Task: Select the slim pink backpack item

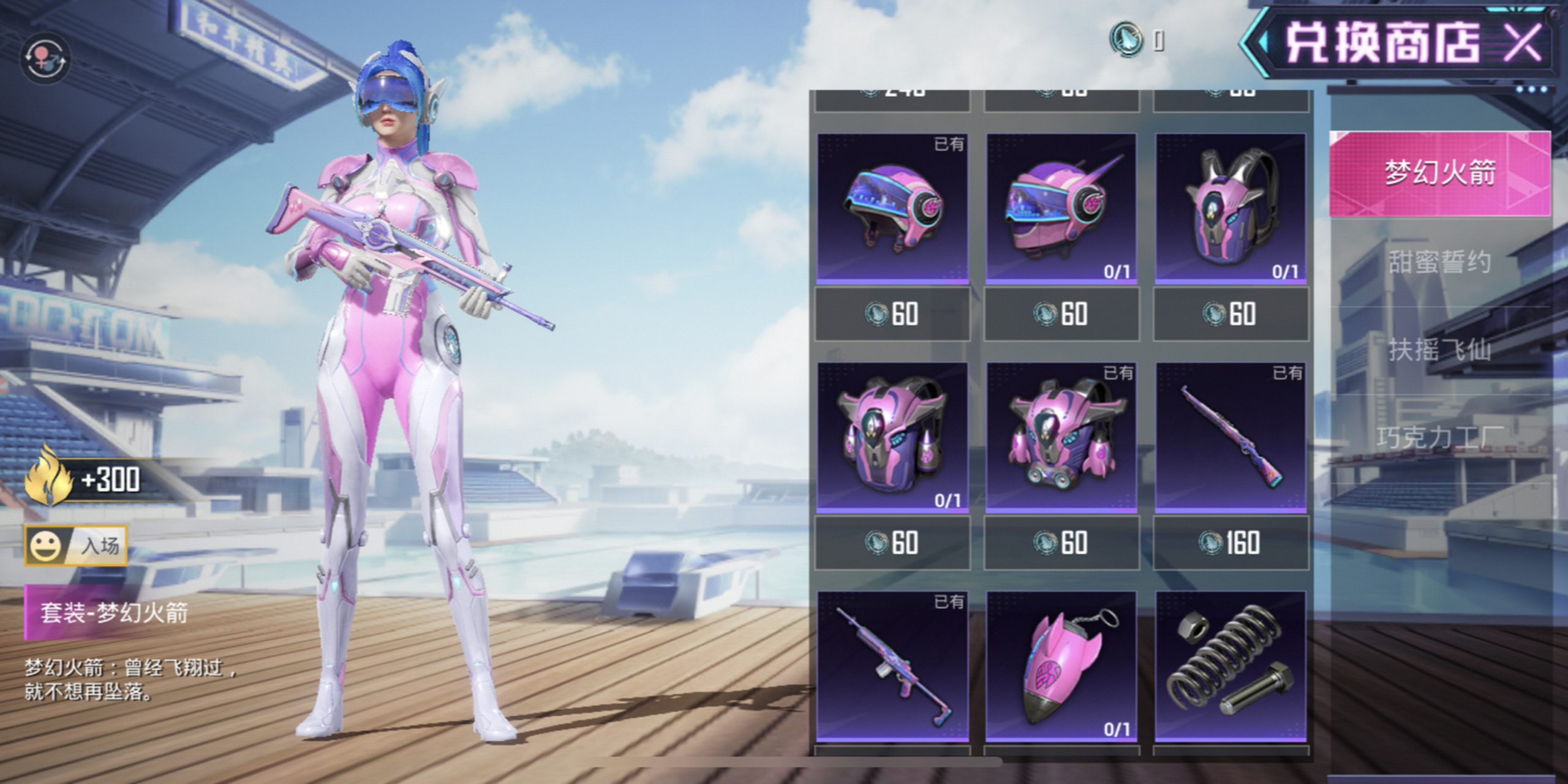Action: [1231, 208]
